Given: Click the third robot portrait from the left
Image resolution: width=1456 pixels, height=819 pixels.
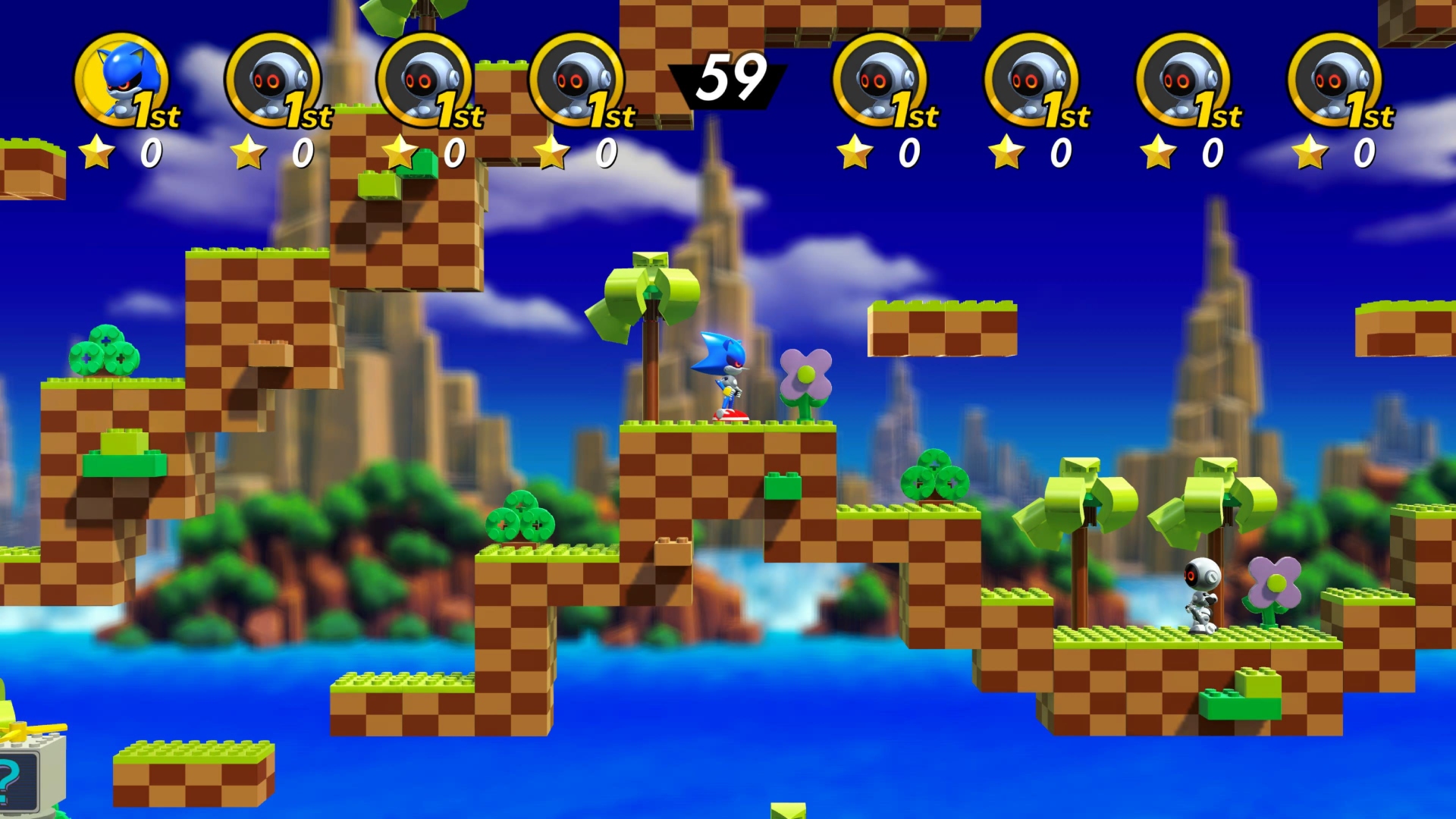Looking at the screenshot, I should tap(423, 80).
